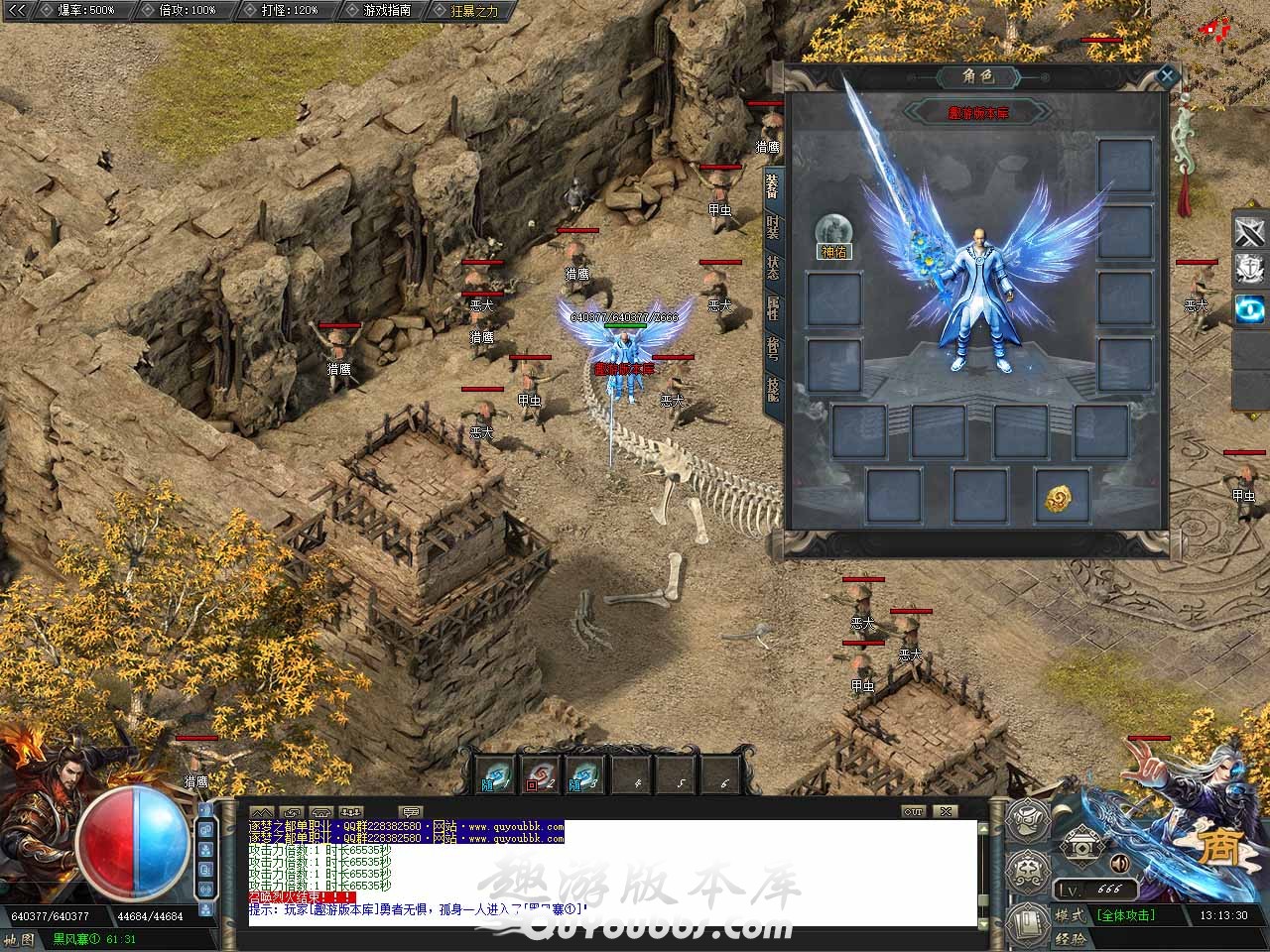
Task: Switch to the 时装 fashion tab
Action: pyautogui.click(x=772, y=227)
